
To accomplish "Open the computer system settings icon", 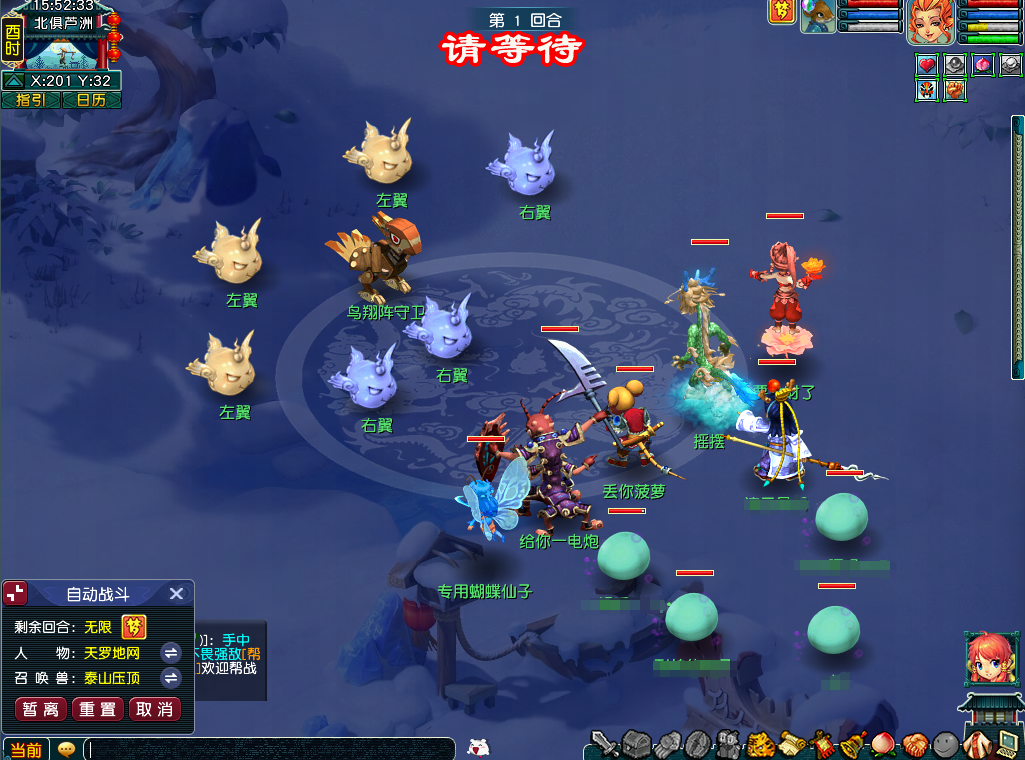I will click(1007, 744).
